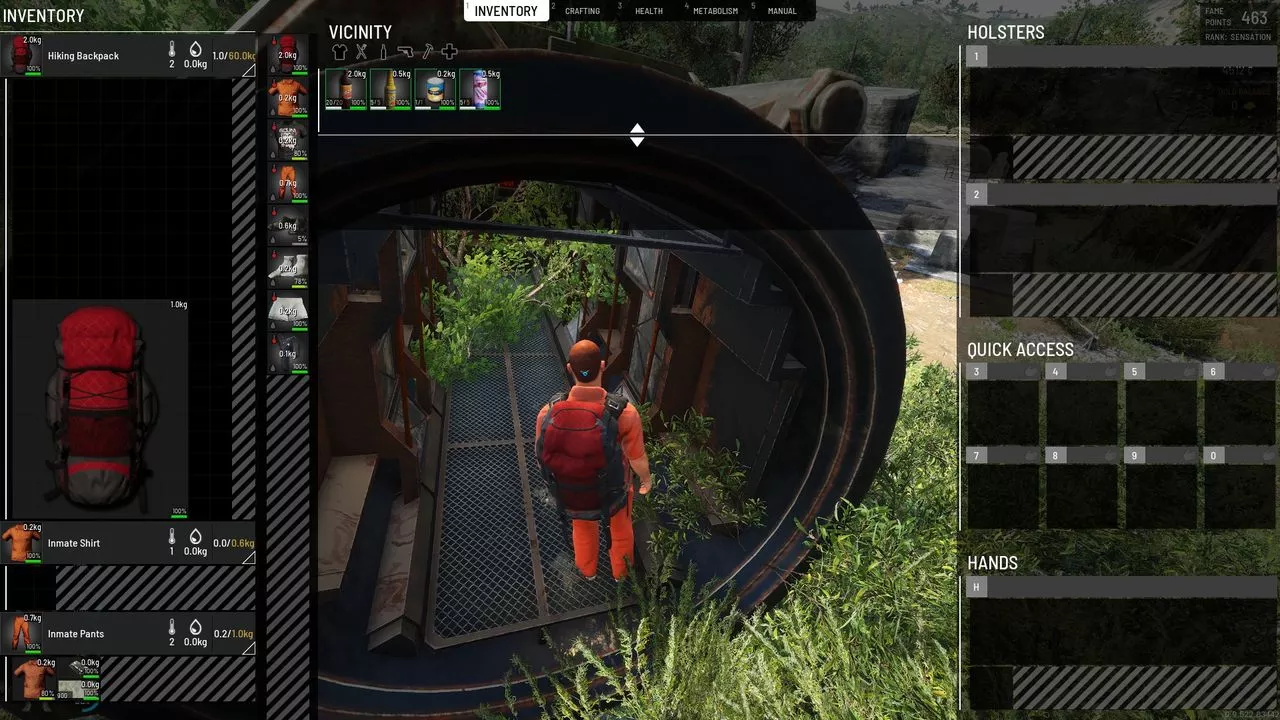Select the Inventory tab
Viewport: 1280px width, 720px height.
(505, 11)
